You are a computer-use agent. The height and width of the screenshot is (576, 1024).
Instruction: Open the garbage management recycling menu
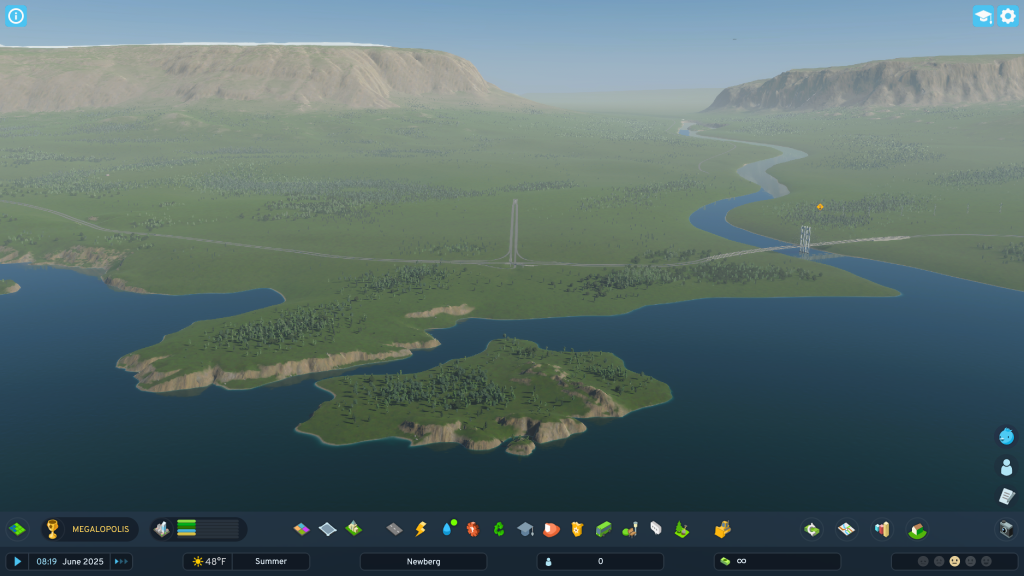(x=499, y=529)
